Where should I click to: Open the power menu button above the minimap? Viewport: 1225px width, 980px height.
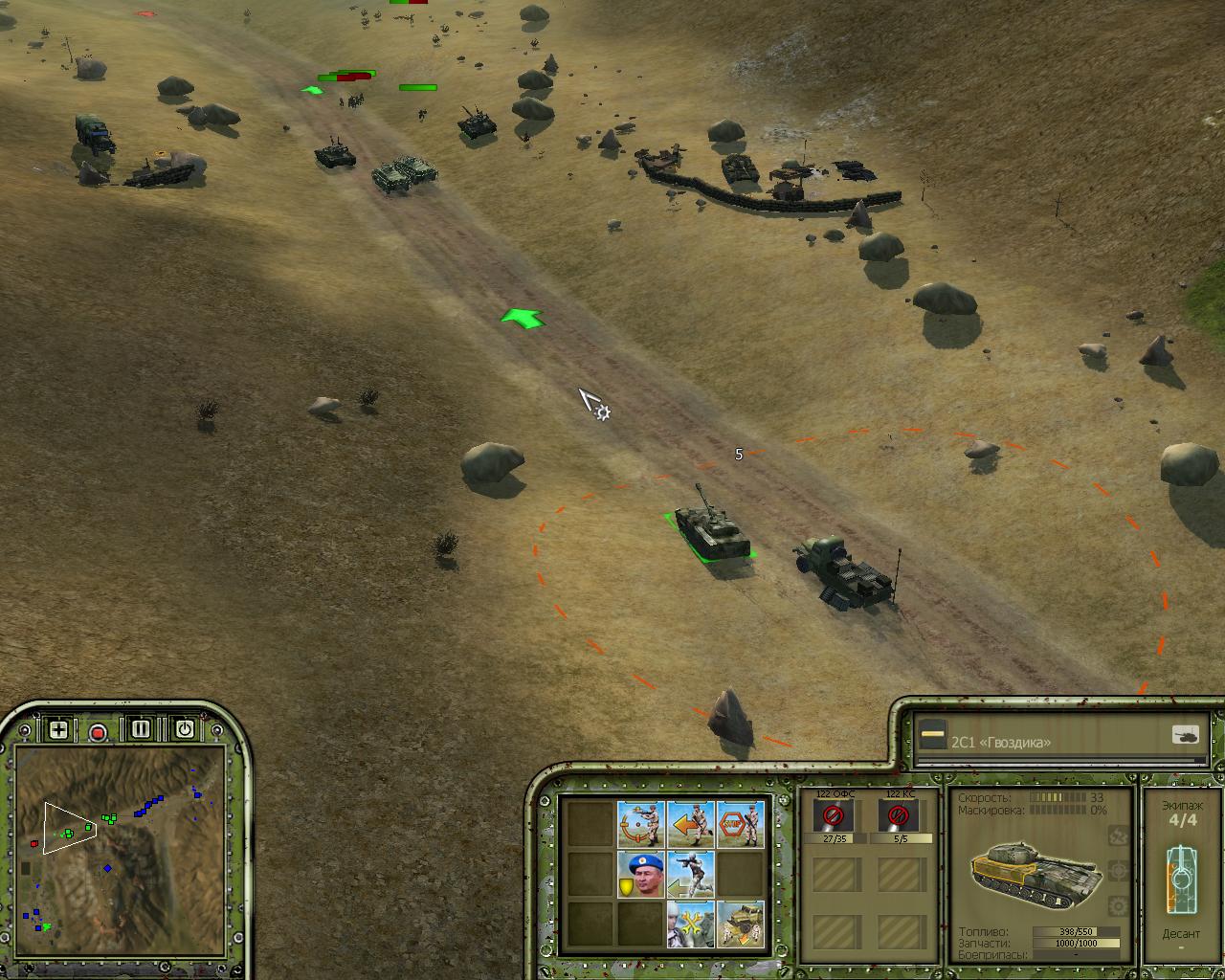point(184,729)
